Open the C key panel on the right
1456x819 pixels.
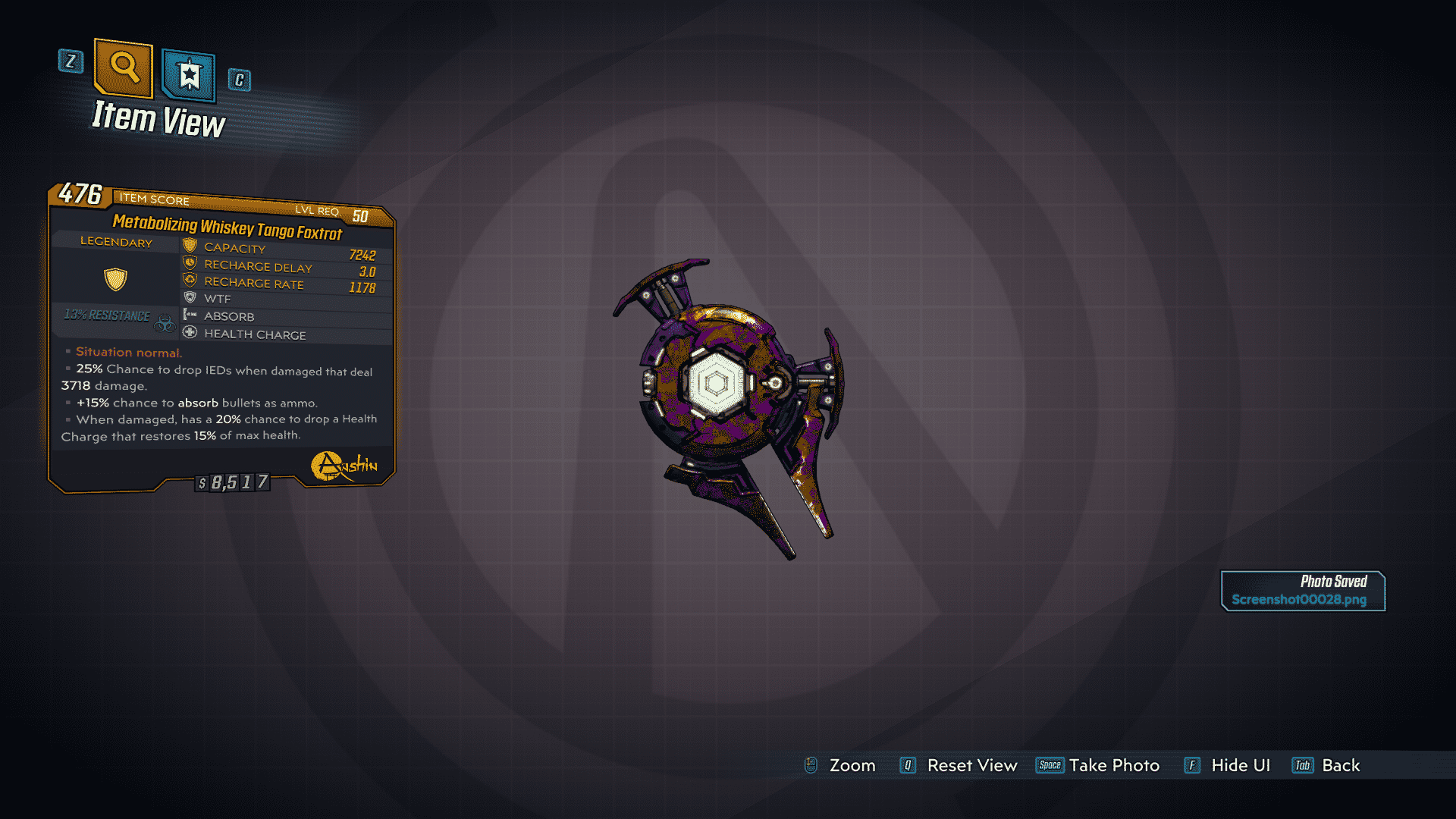coord(239,80)
